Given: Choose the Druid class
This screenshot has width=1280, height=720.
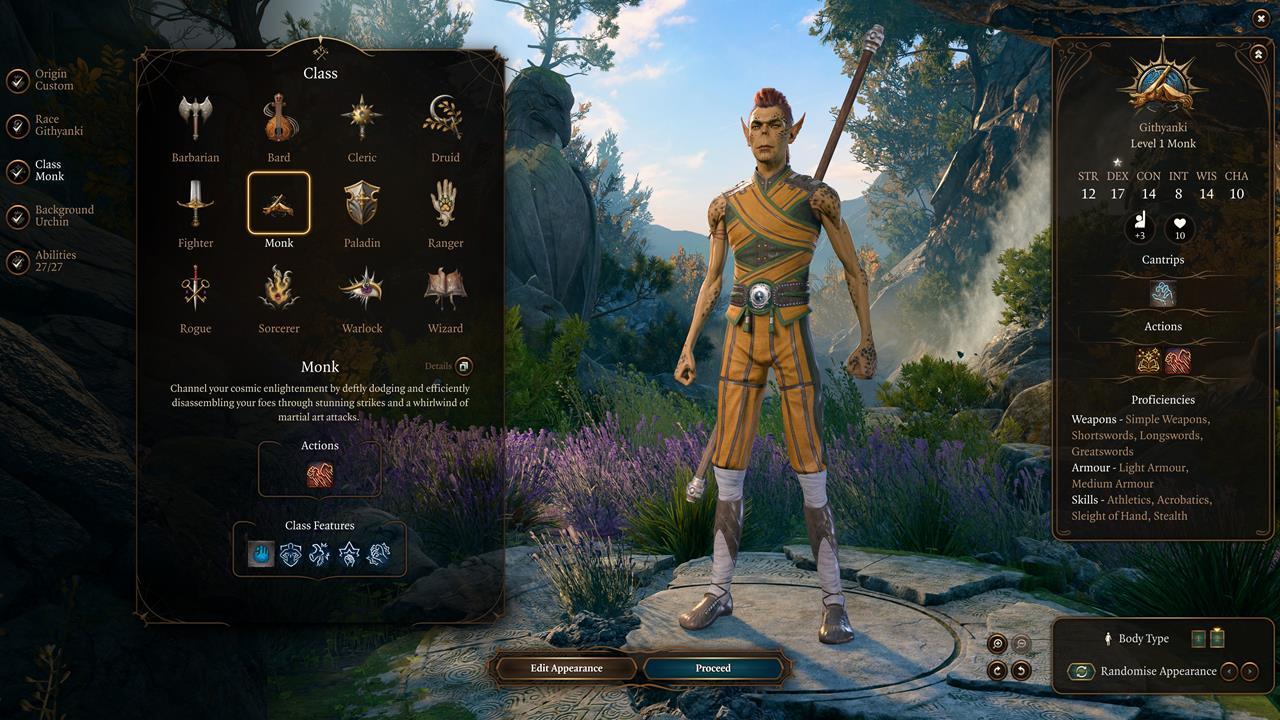Looking at the screenshot, I should 444,120.
